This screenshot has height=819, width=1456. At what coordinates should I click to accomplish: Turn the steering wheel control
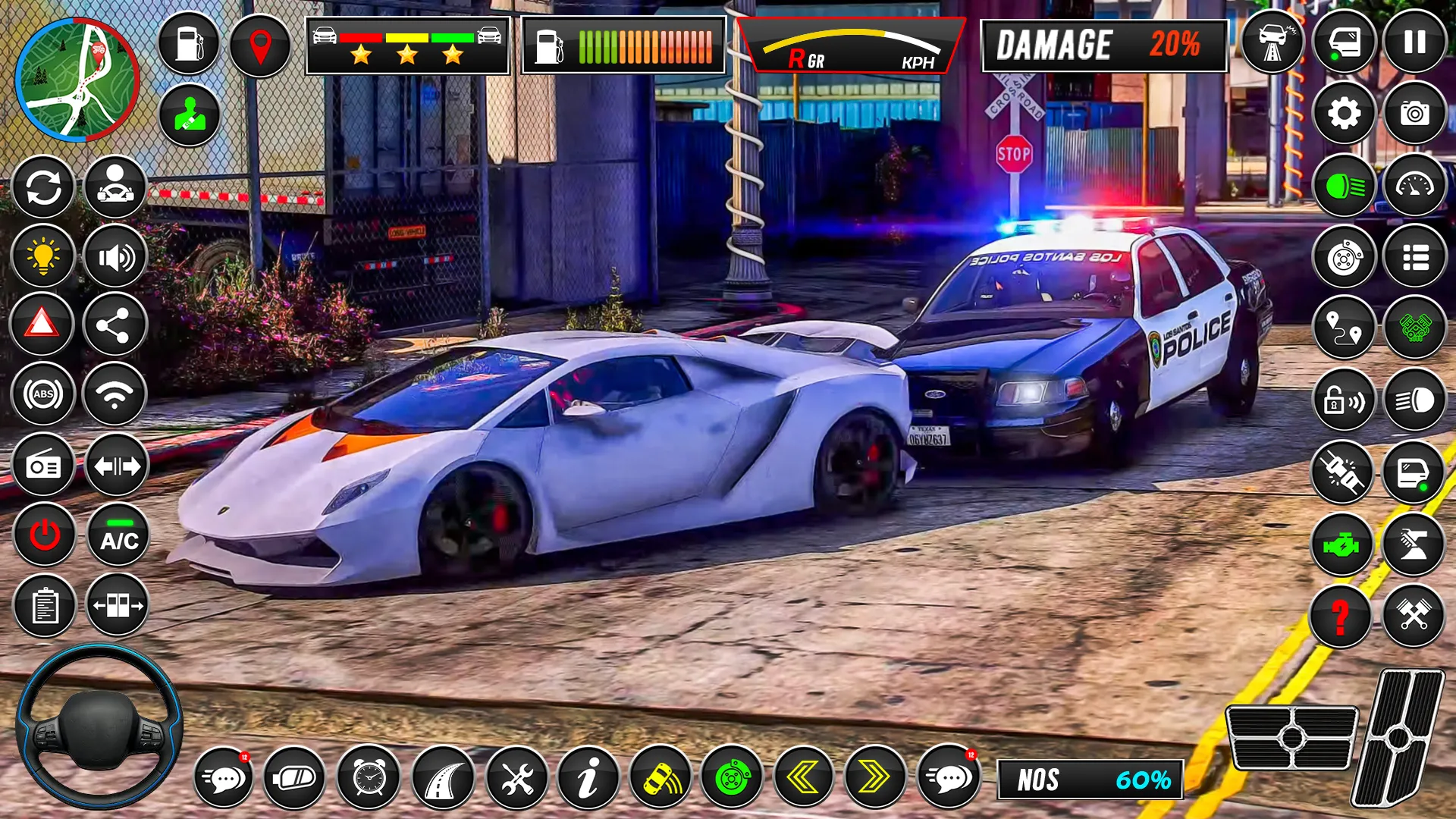coord(99,726)
